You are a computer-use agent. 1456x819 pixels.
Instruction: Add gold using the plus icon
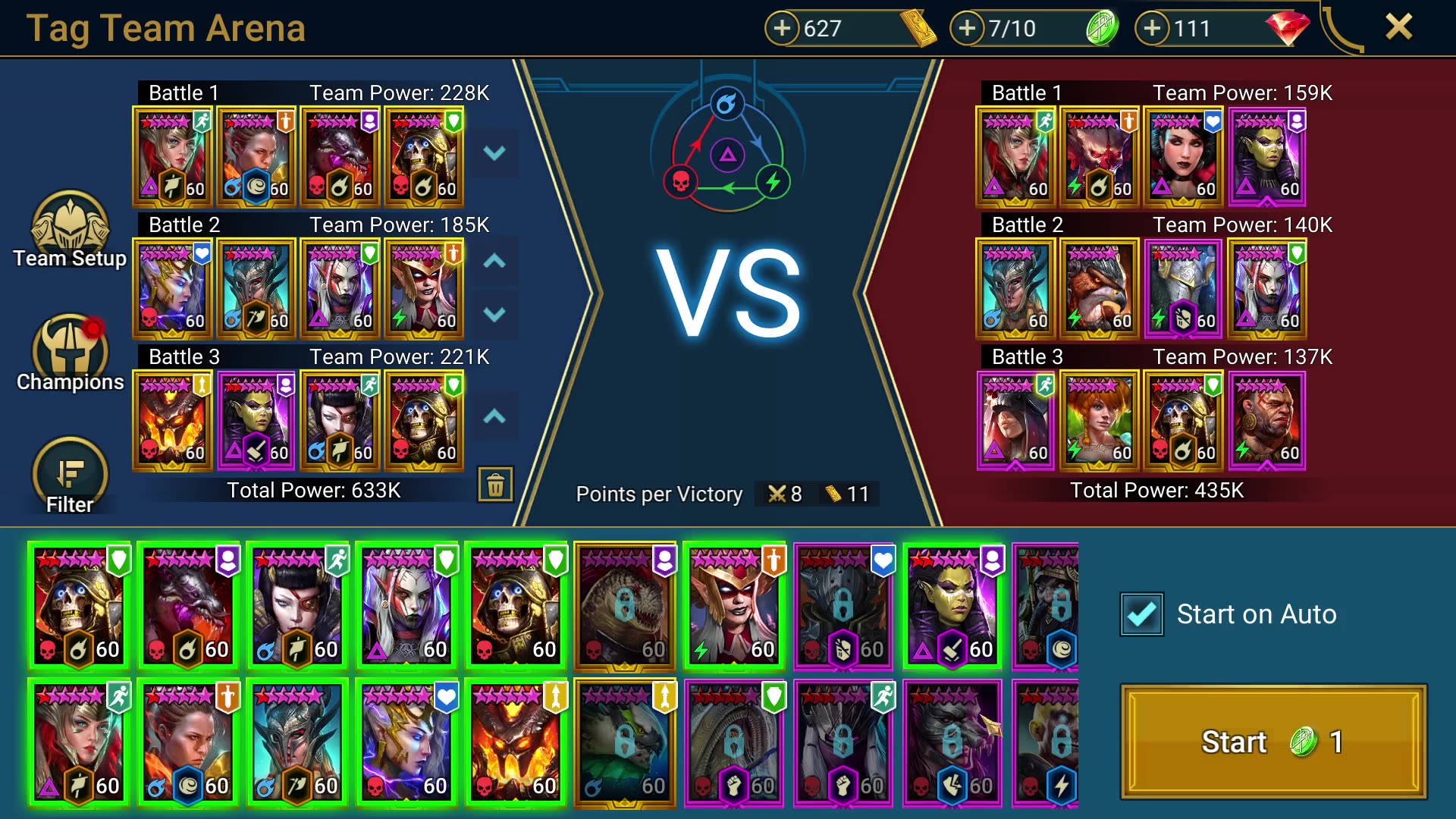click(783, 28)
